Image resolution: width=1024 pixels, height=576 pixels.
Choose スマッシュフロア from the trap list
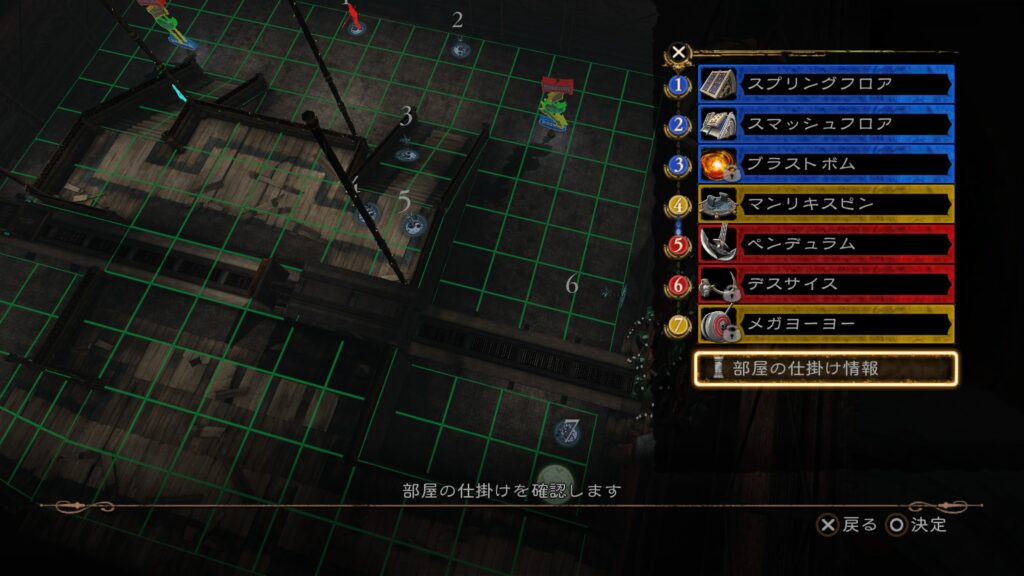pyautogui.click(x=825, y=124)
